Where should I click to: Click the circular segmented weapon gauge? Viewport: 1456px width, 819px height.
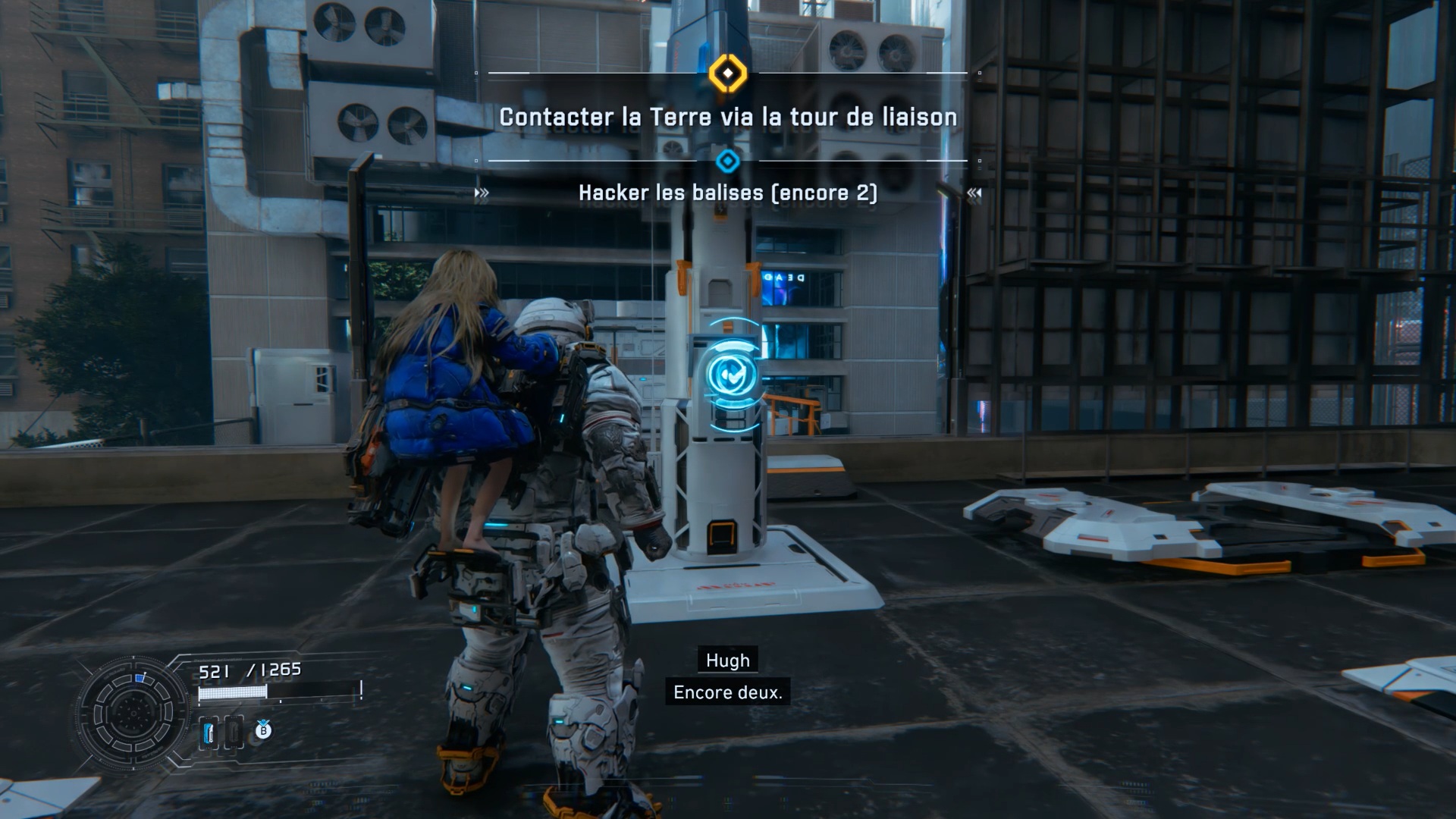[133, 713]
